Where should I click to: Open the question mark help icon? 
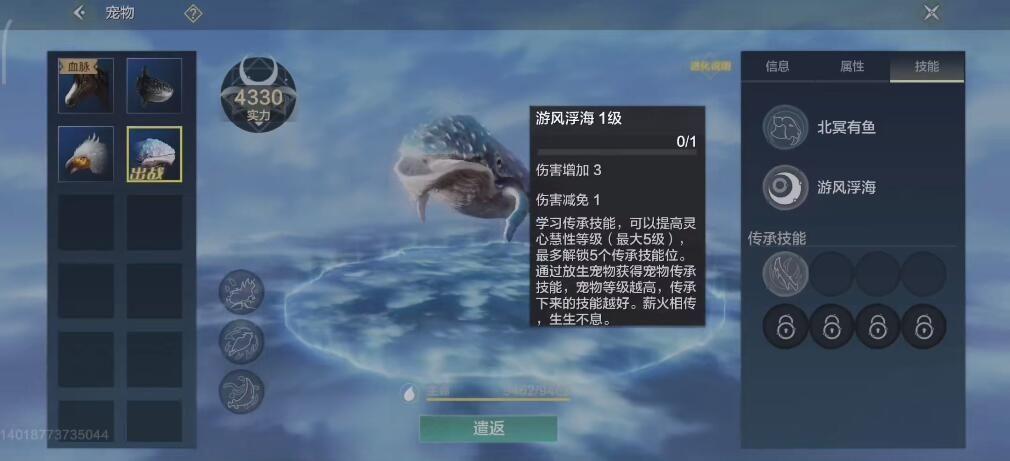click(194, 13)
